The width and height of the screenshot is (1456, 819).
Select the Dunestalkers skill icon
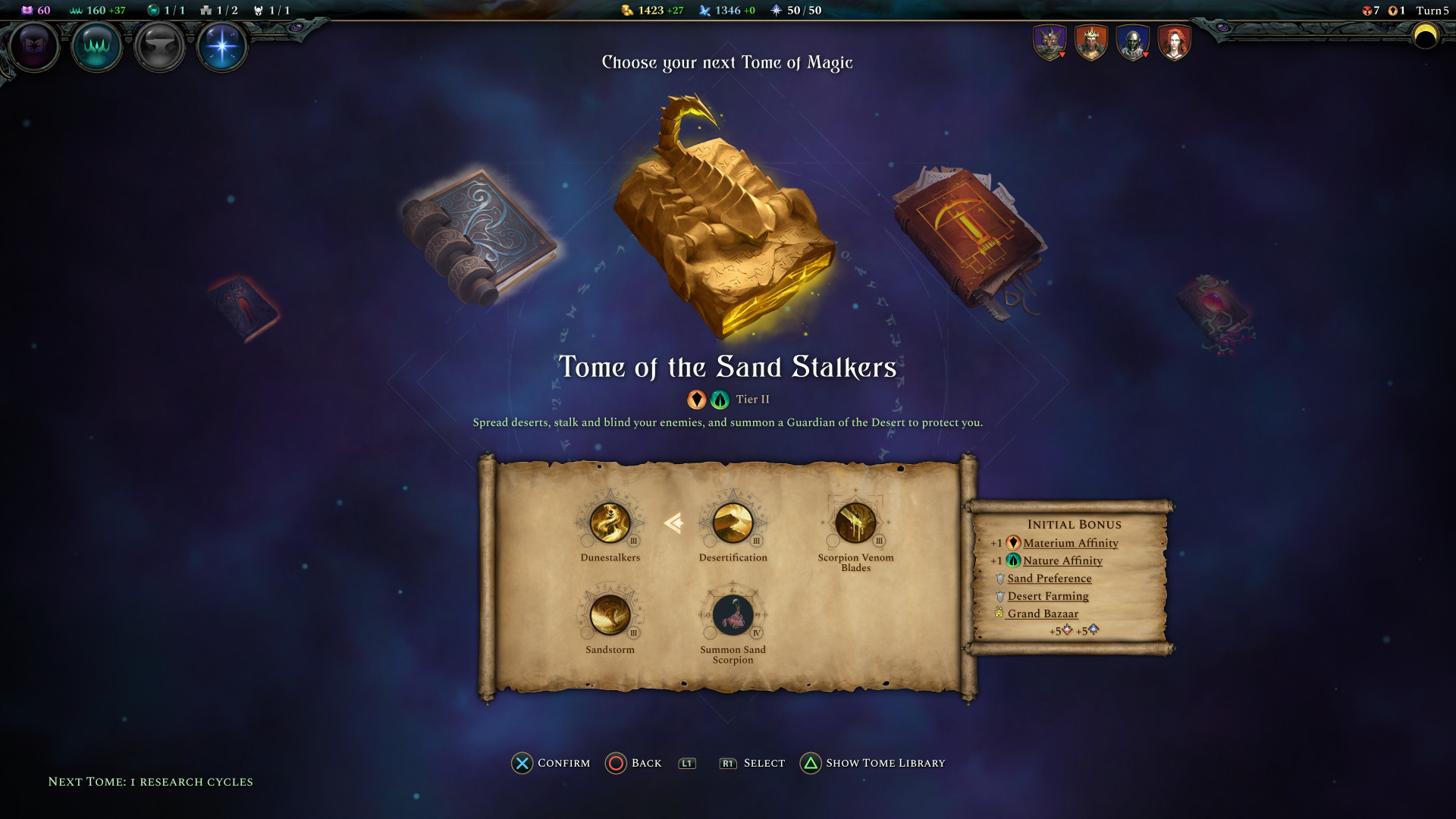[x=610, y=523]
